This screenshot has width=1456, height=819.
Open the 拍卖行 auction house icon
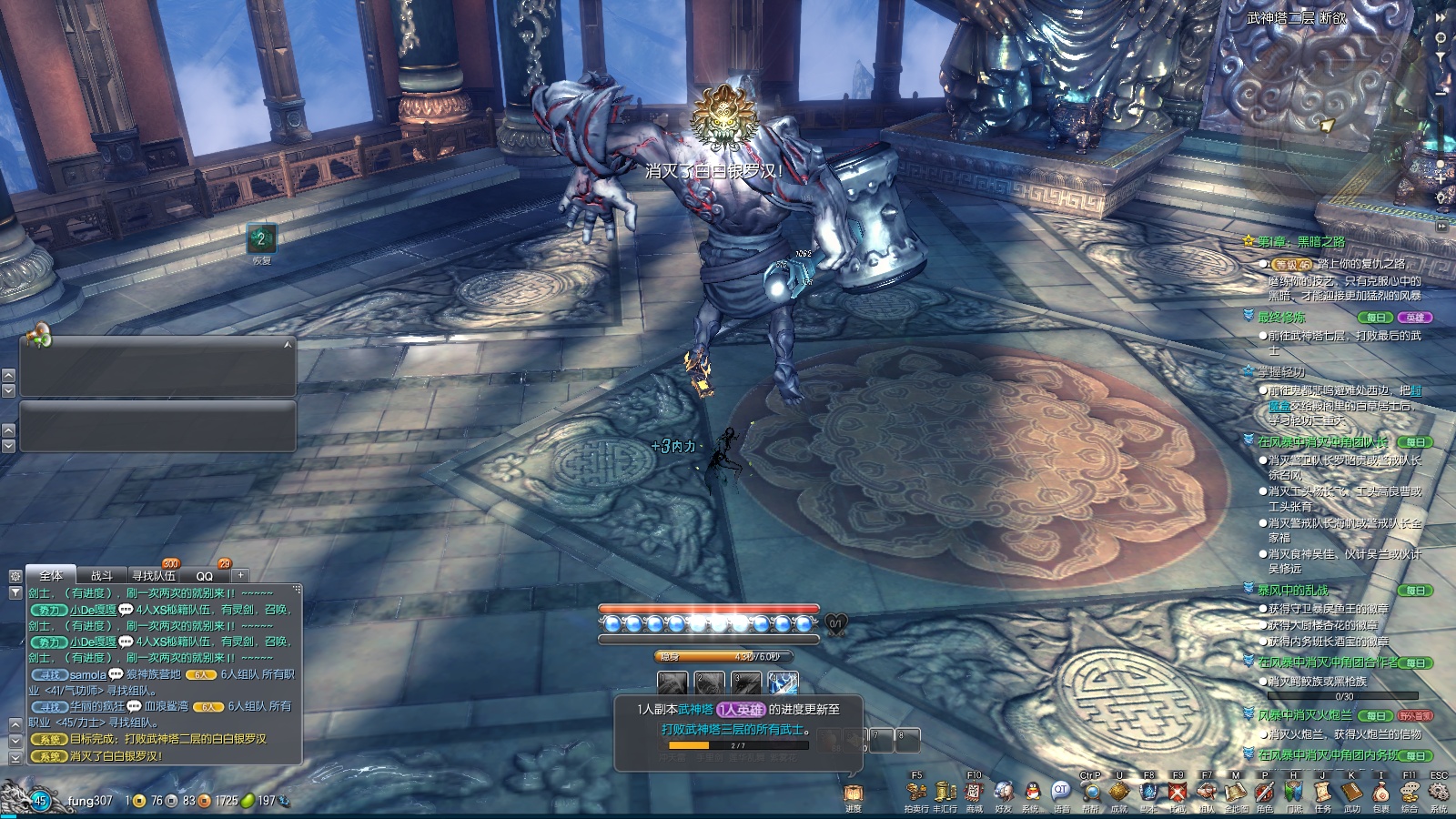[x=916, y=793]
